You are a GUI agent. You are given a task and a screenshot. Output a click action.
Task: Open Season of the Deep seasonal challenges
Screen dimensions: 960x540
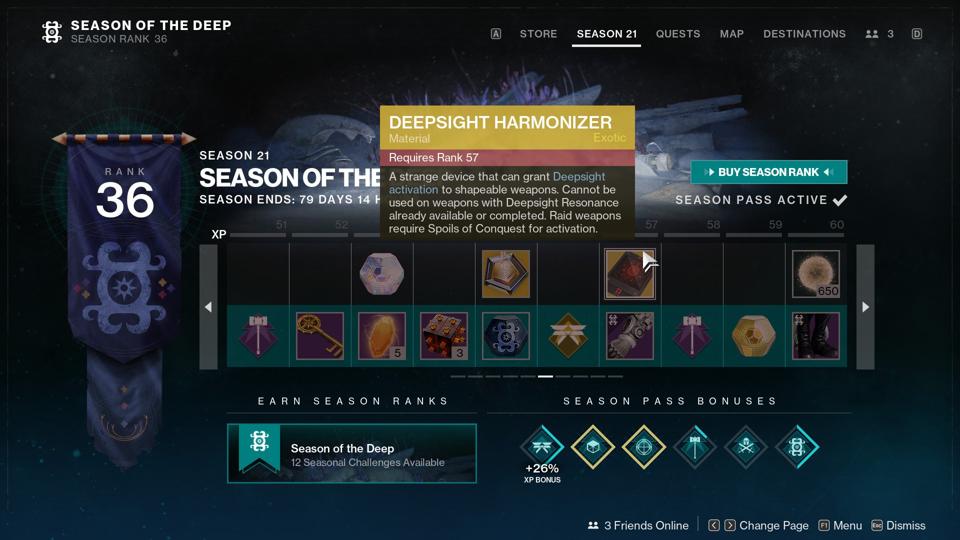(x=351, y=453)
